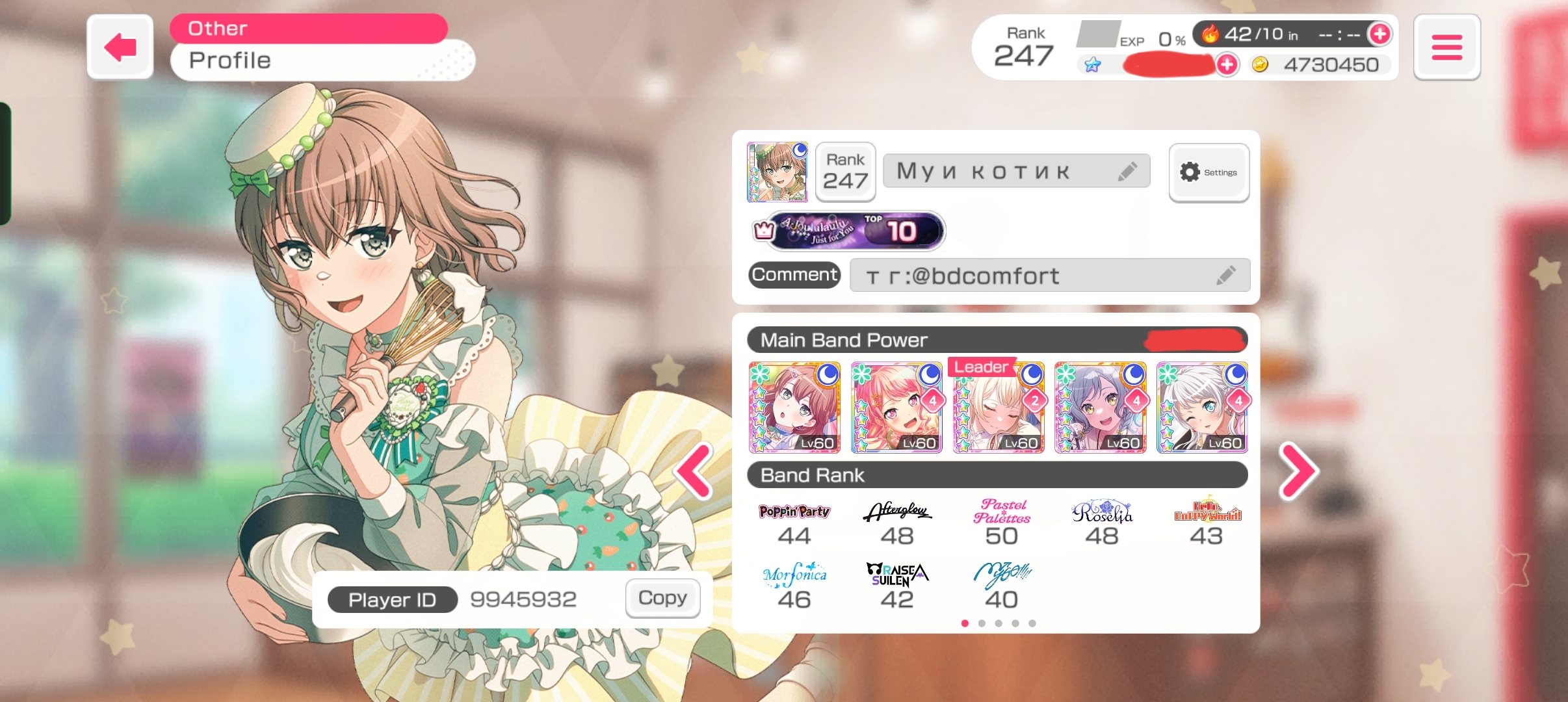Open the hamburger menu

(1446, 47)
